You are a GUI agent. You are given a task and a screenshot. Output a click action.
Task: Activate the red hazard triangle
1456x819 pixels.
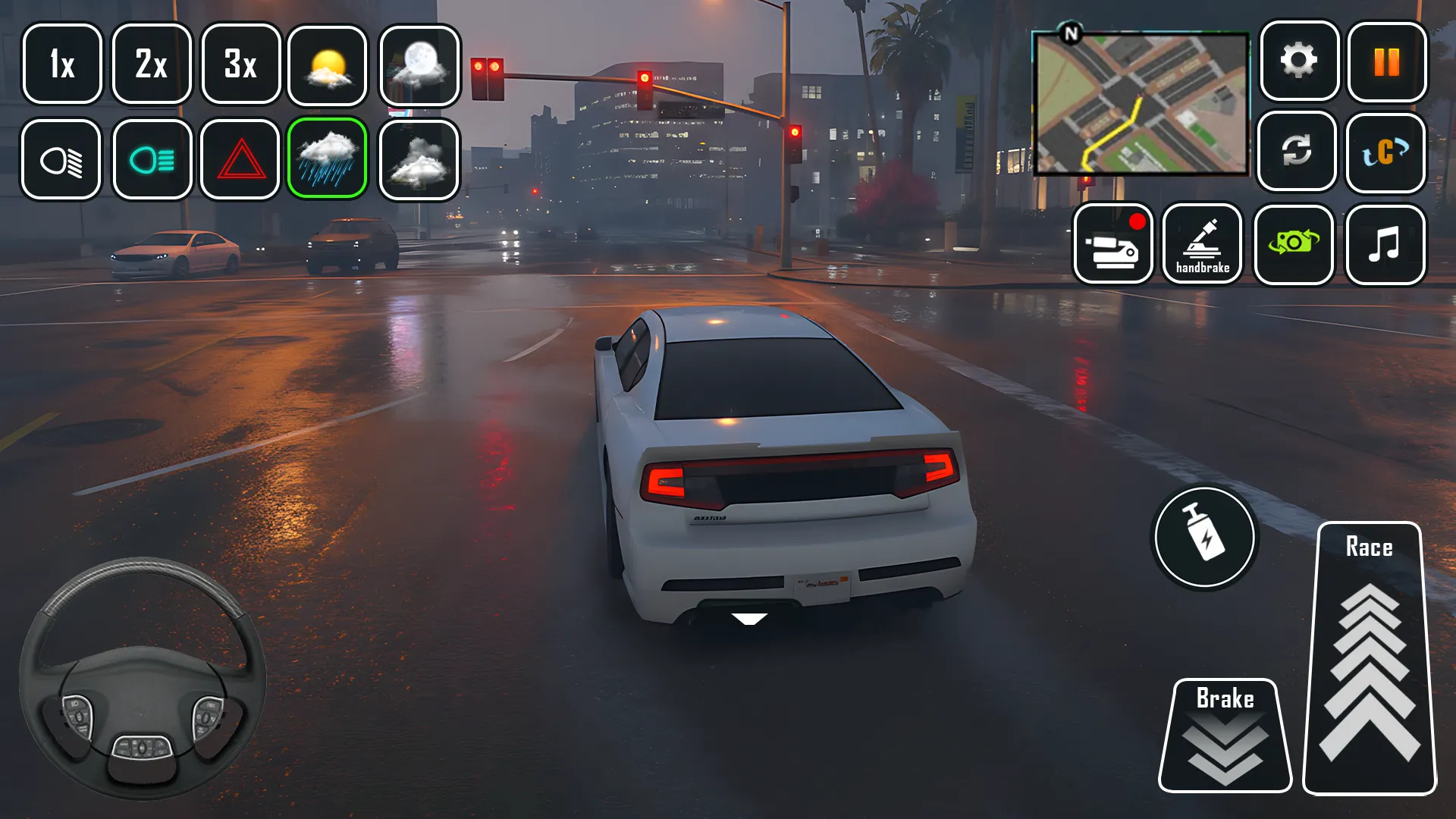(x=241, y=160)
